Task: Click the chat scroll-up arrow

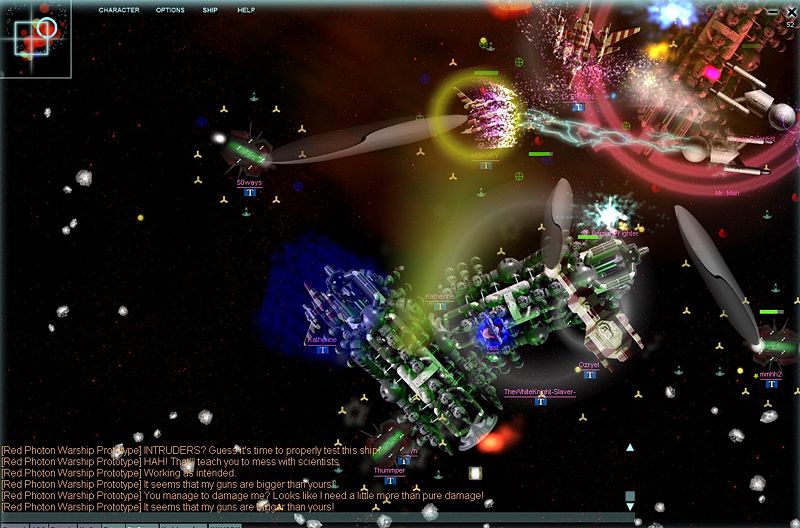Action: point(630,448)
